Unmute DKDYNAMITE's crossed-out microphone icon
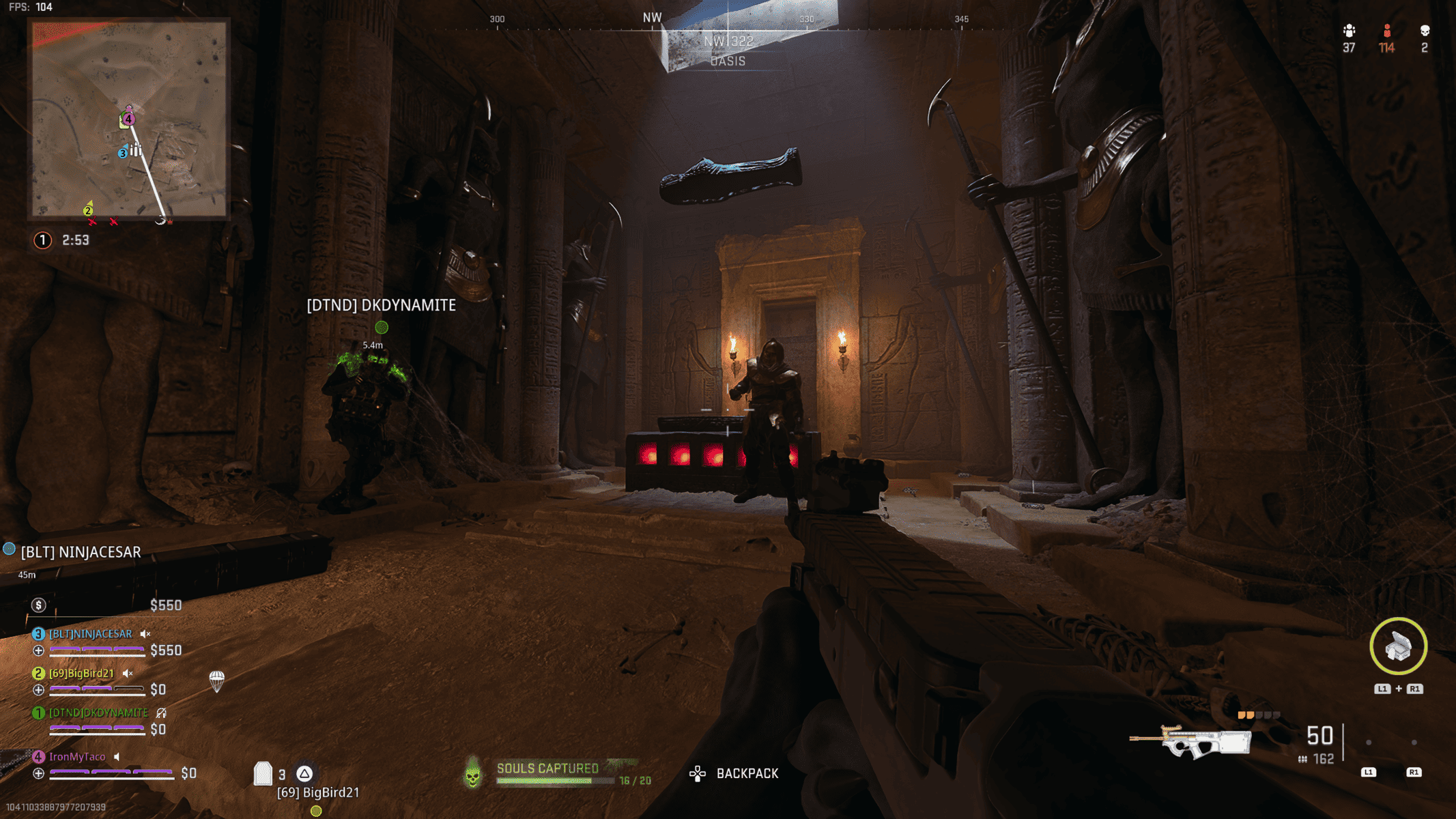The height and width of the screenshot is (819, 1456). tap(161, 713)
